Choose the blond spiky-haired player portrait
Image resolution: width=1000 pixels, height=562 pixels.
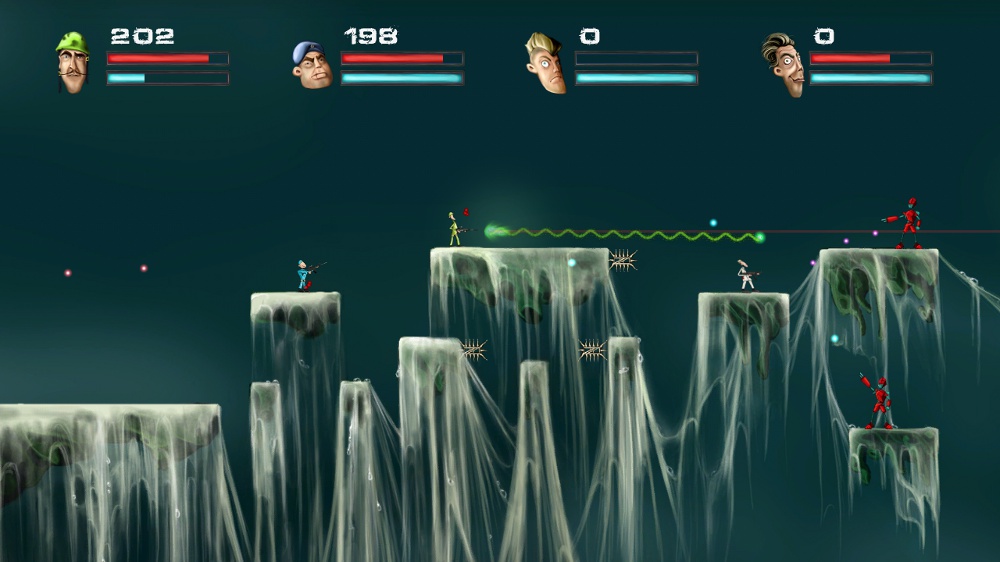tap(546, 63)
